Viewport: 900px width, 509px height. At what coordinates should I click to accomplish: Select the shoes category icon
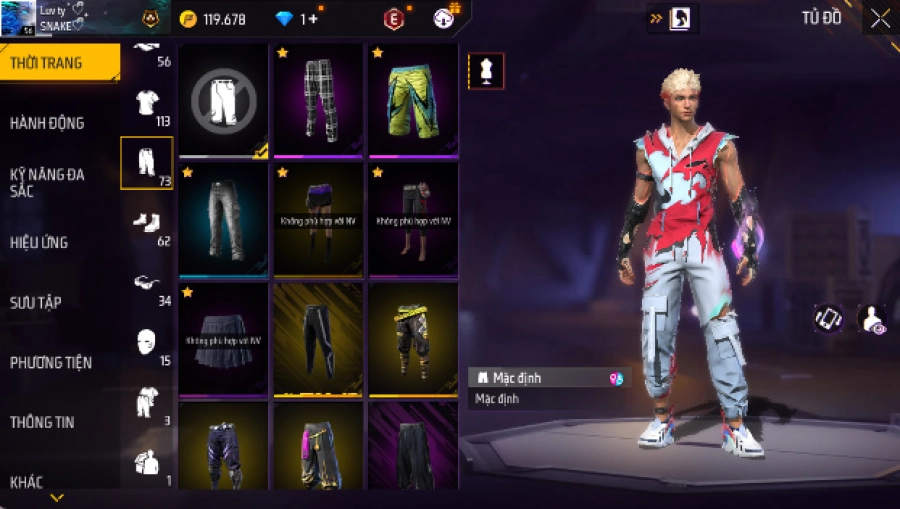tap(147, 223)
